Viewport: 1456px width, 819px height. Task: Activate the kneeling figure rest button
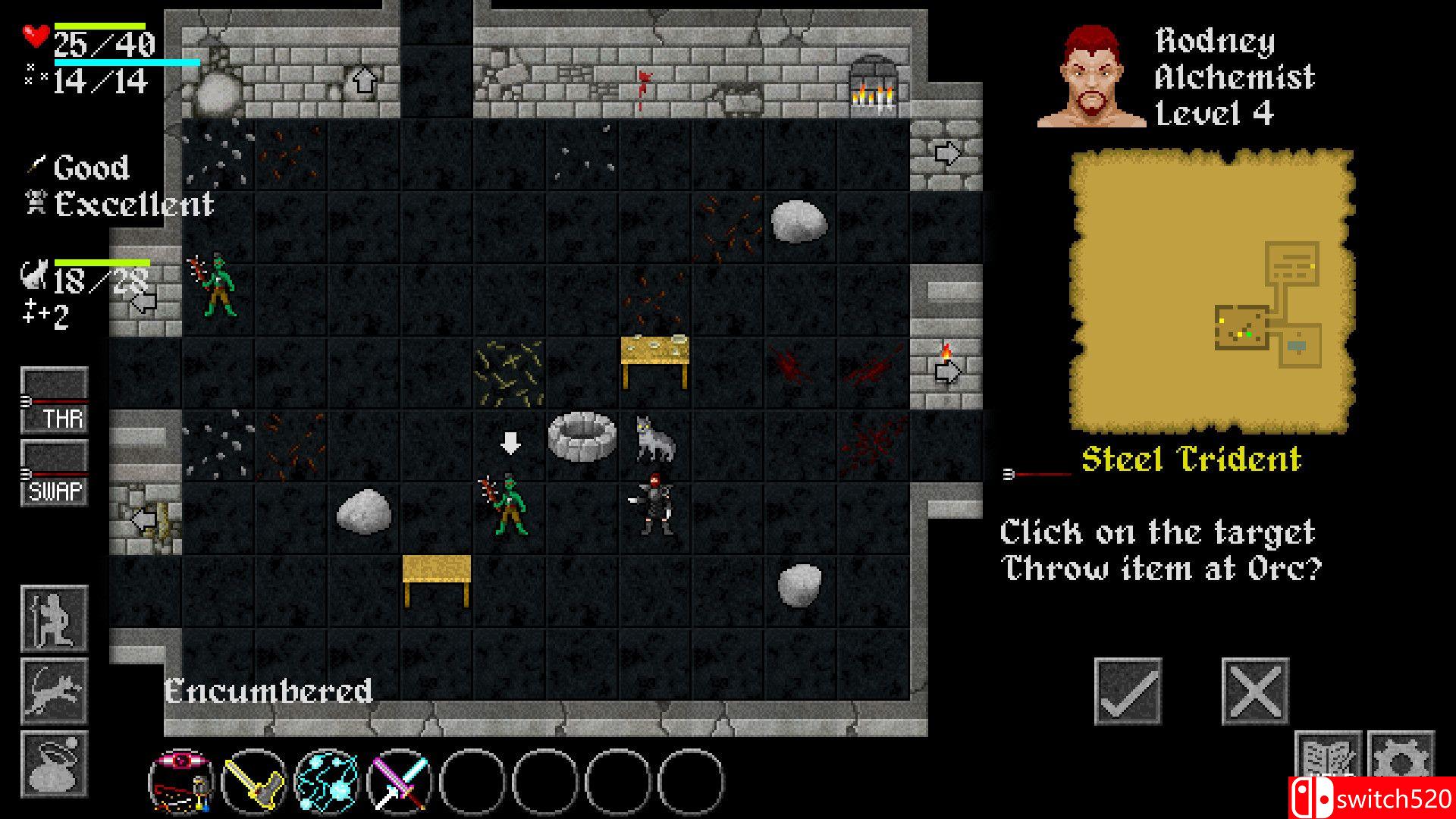54,619
